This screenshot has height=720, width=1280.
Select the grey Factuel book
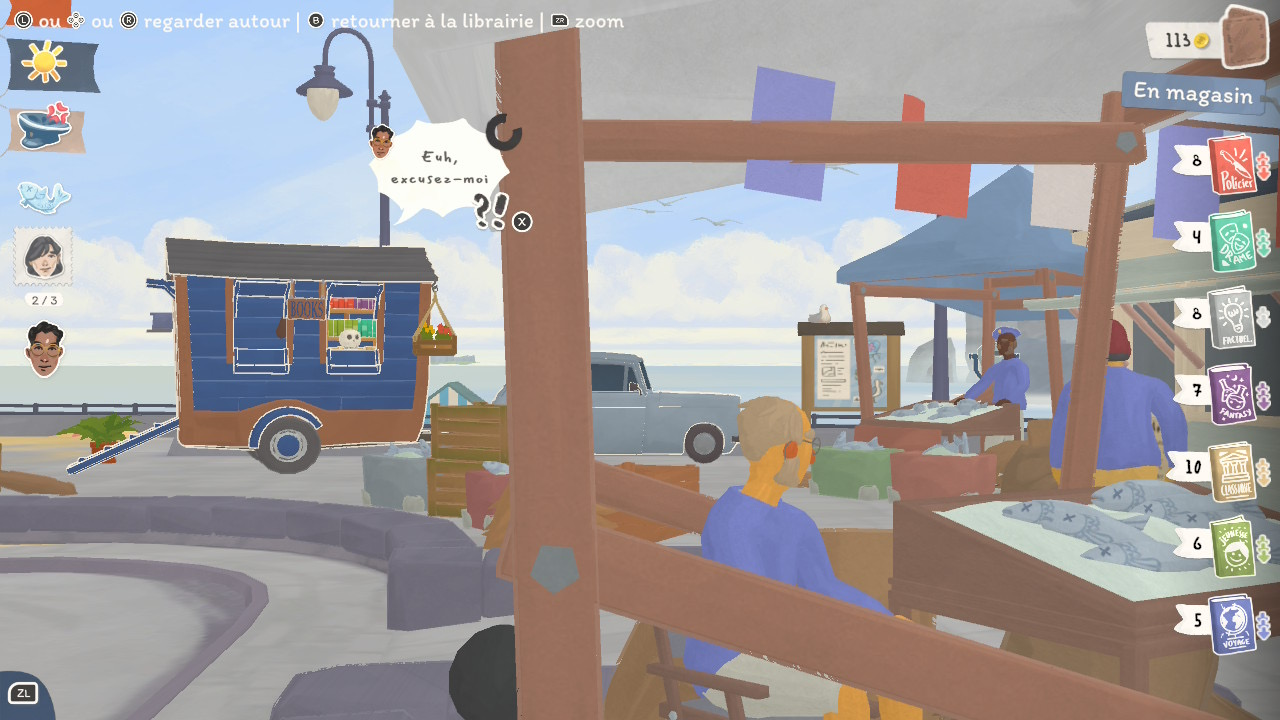click(1231, 318)
